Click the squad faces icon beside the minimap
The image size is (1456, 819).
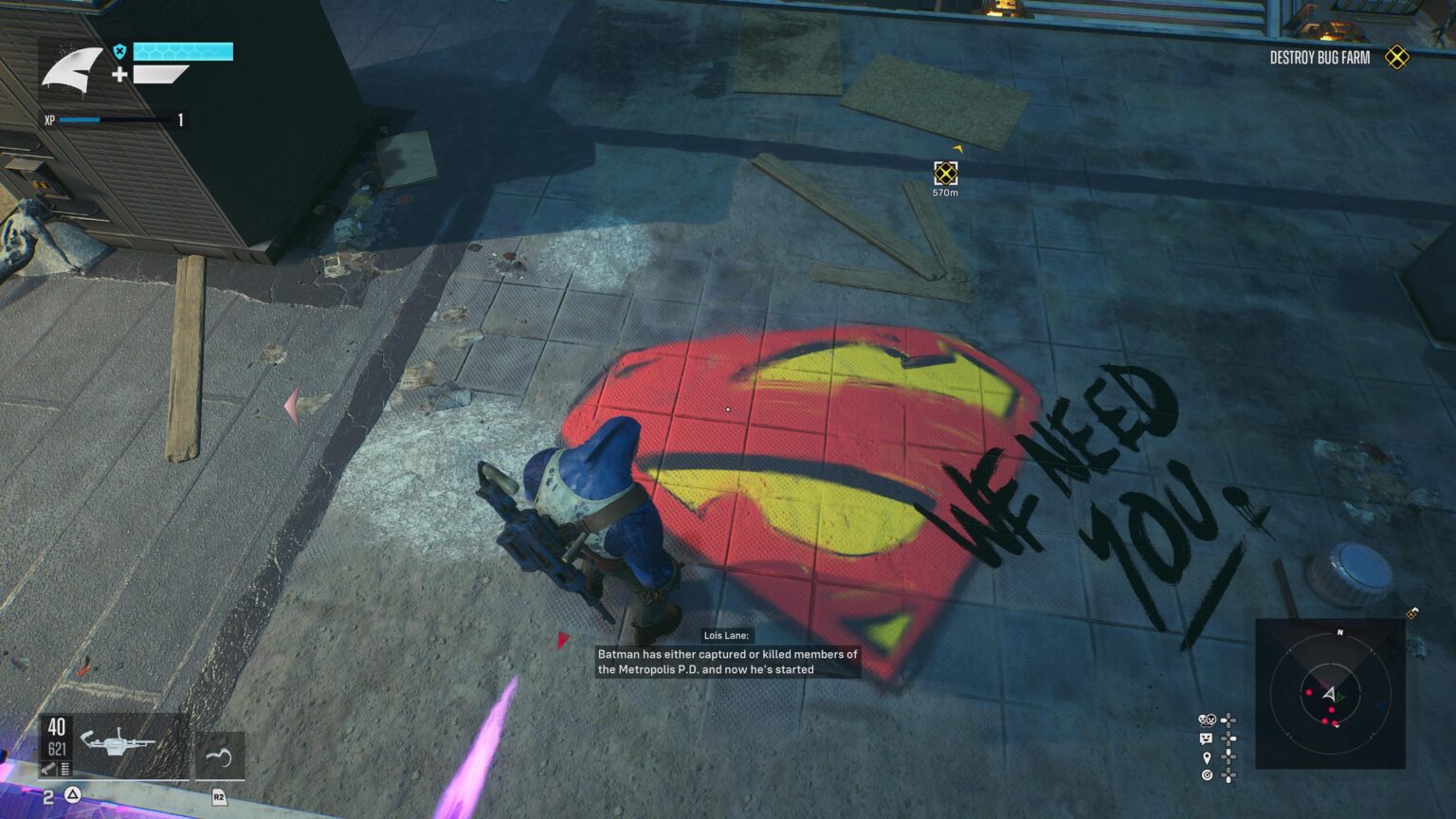pyautogui.click(x=1207, y=720)
